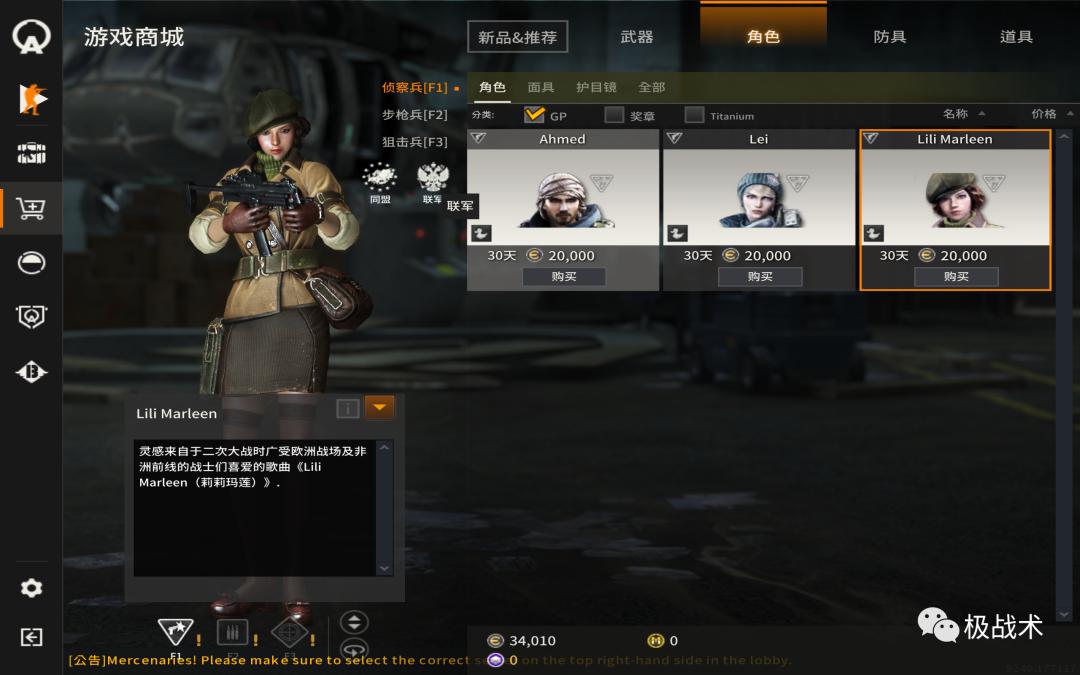Show the 面具 sub-tab
Viewport: 1080px width, 675px height.
541,87
